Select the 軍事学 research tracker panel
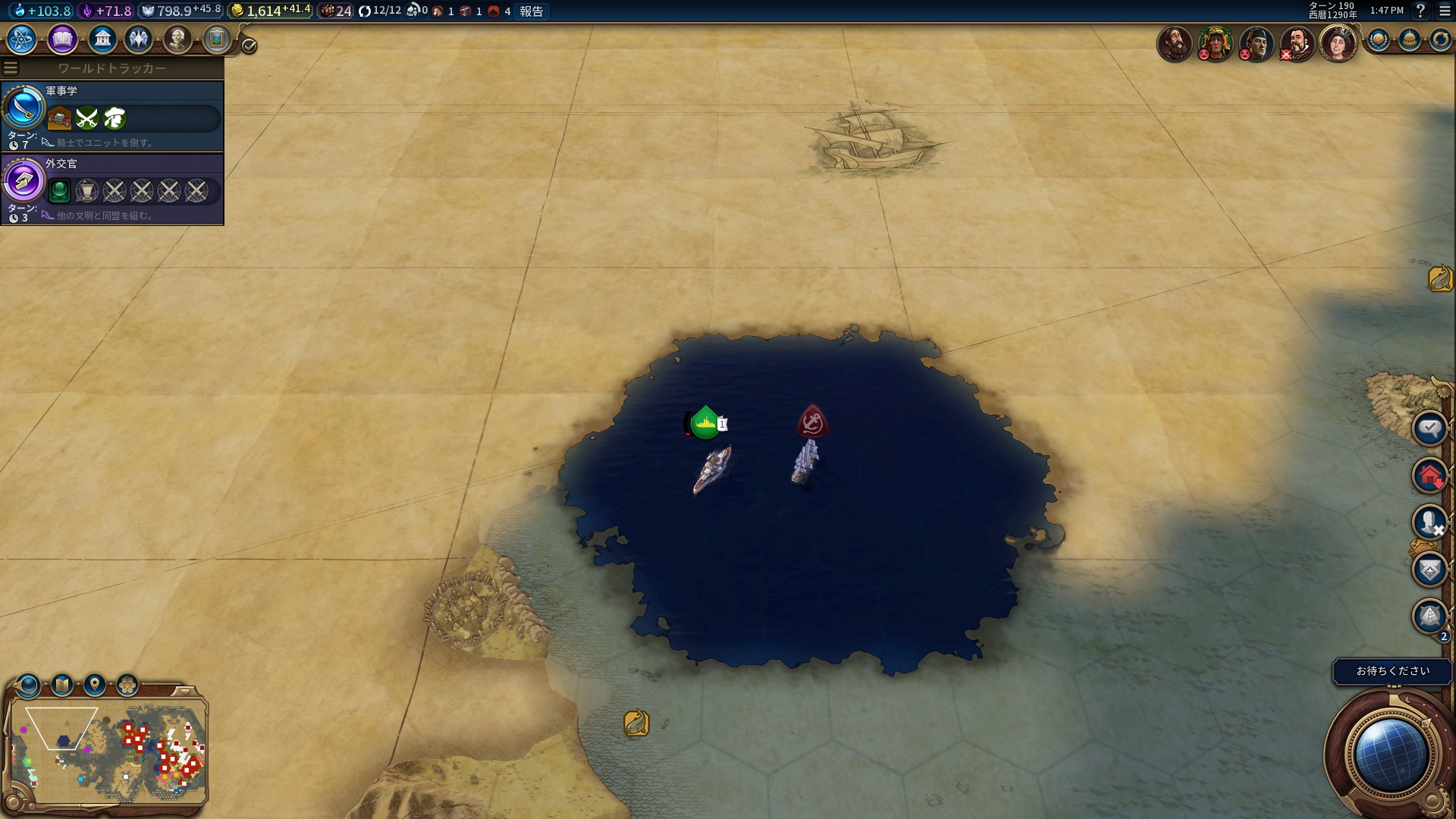Image resolution: width=1456 pixels, height=819 pixels. 112,115
